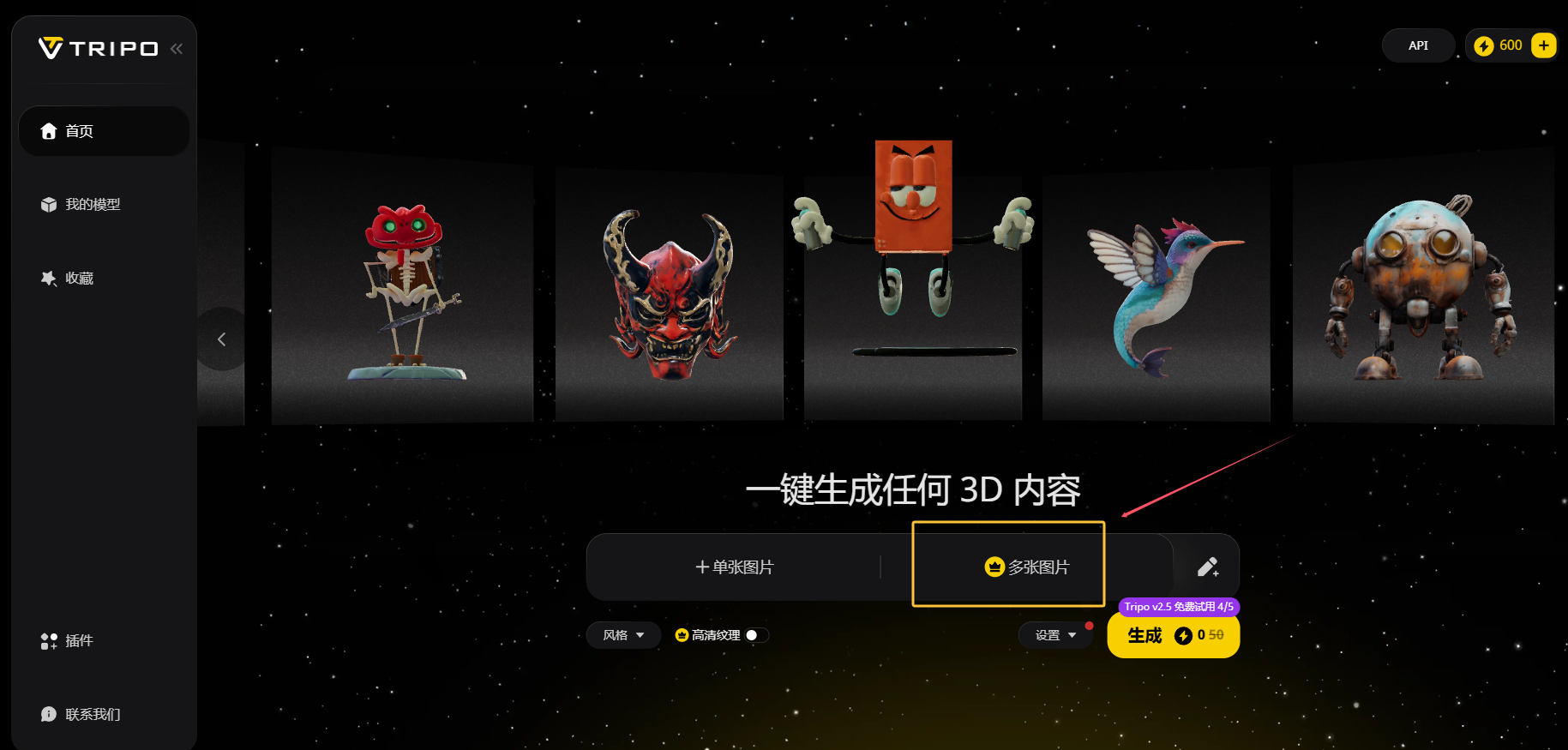Image resolution: width=1568 pixels, height=750 pixels.
Task: Select 我的模型 in the sidebar
Action: pos(92,204)
